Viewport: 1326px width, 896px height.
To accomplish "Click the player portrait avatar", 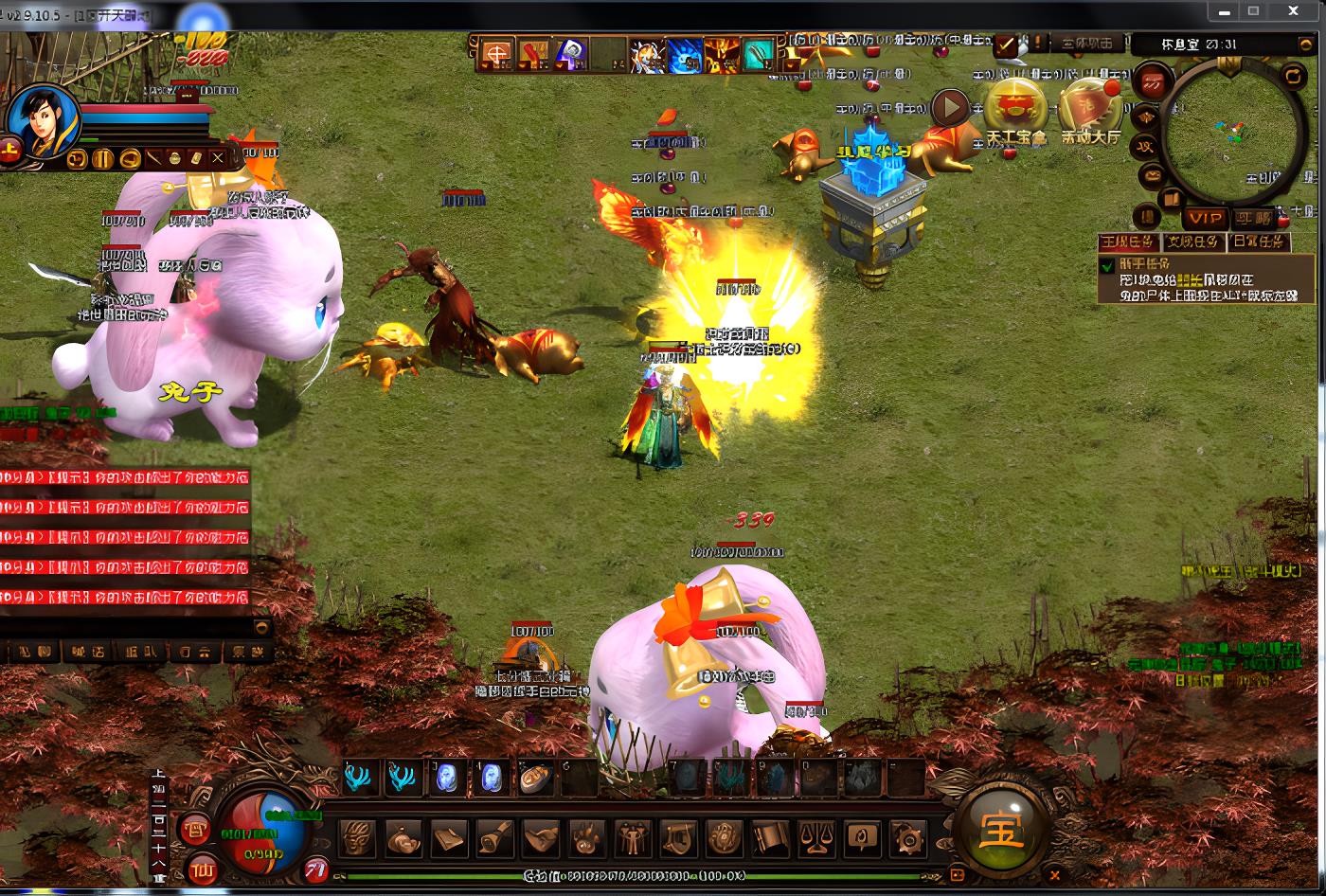I will click(x=42, y=121).
